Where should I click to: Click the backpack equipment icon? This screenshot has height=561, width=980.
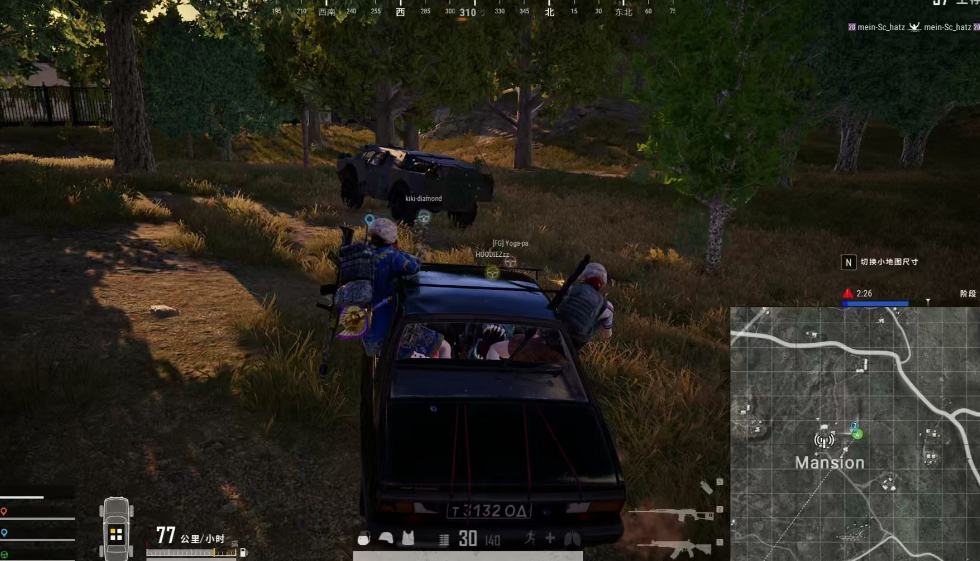(x=364, y=538)
